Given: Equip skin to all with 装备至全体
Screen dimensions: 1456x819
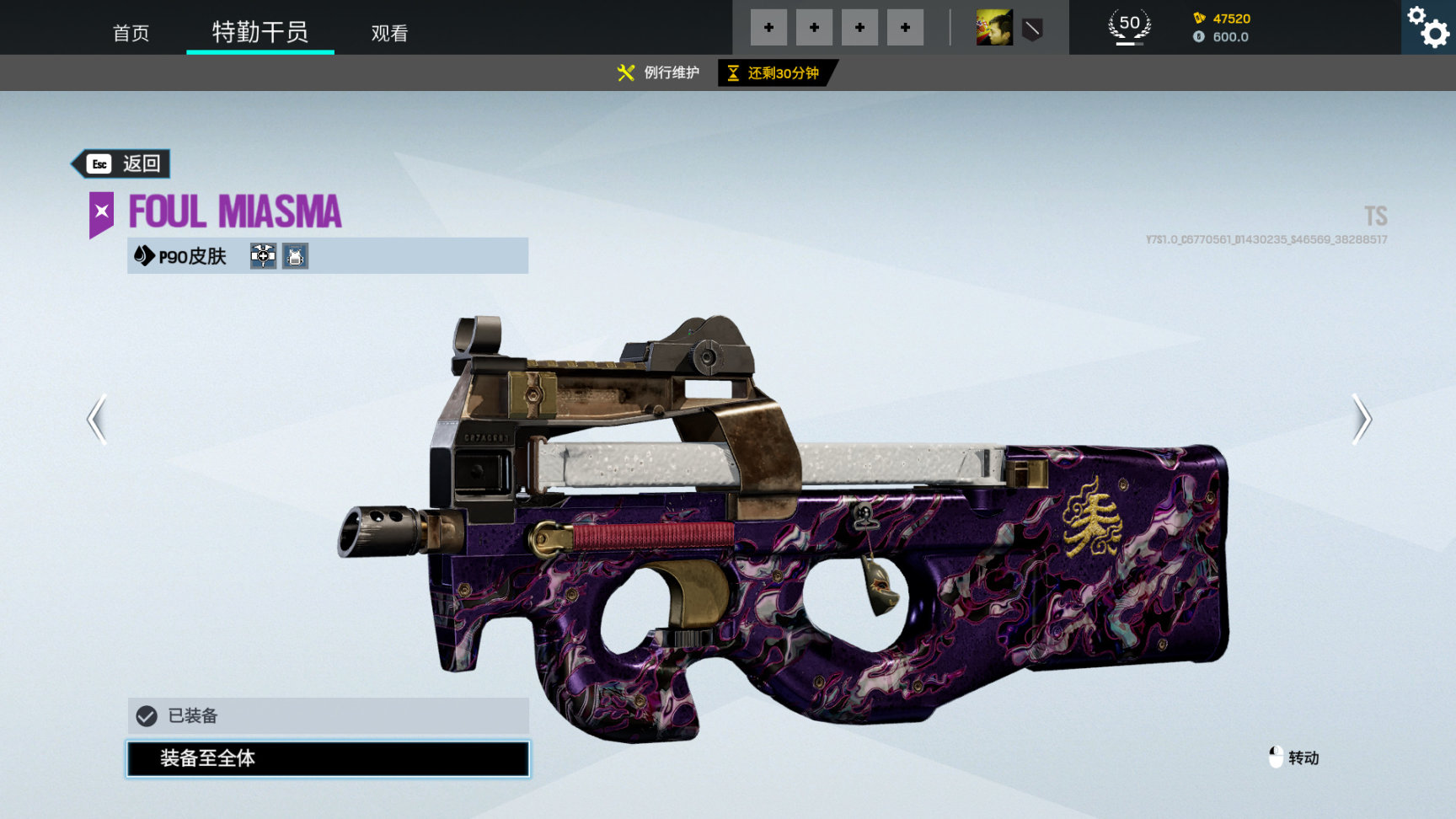Looking at the screenshot, I should 328,758.
